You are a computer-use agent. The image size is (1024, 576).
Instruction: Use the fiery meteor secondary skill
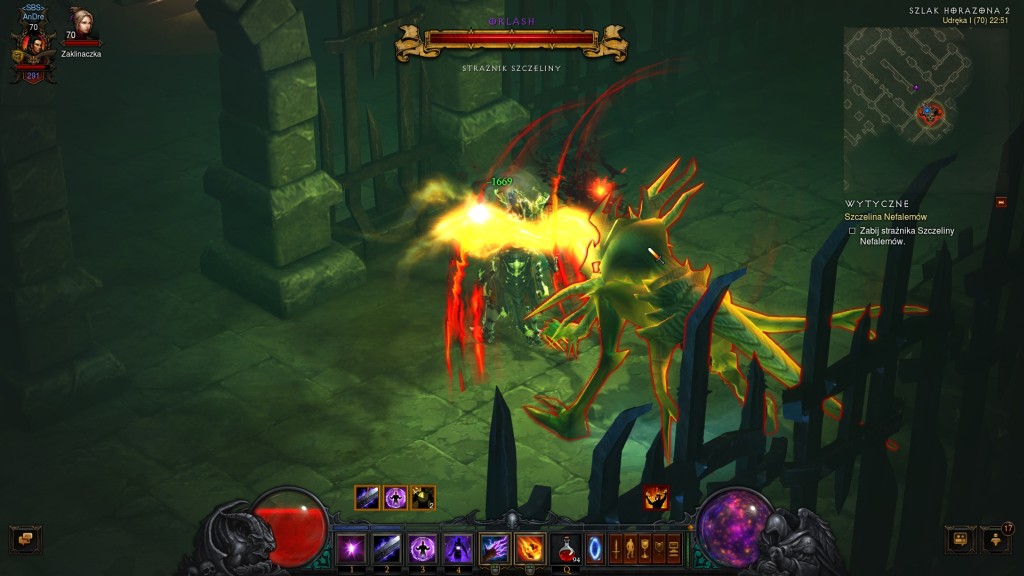click(x=530, y=548)
